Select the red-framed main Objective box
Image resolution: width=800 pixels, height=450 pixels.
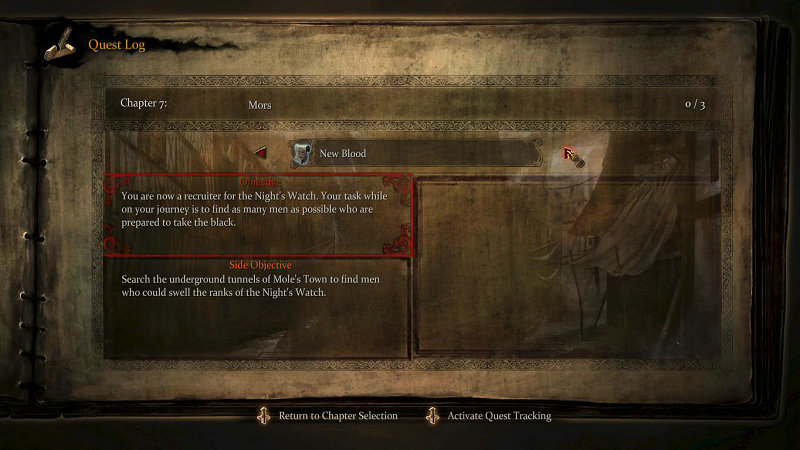click(260, 215)
